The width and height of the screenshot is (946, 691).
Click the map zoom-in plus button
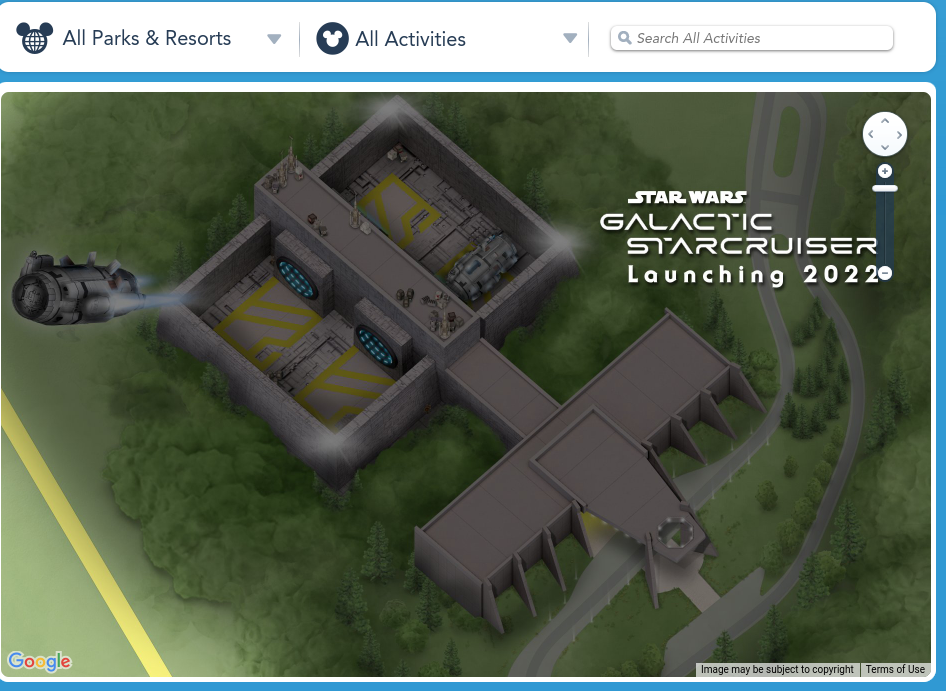(x=885, y=172)
